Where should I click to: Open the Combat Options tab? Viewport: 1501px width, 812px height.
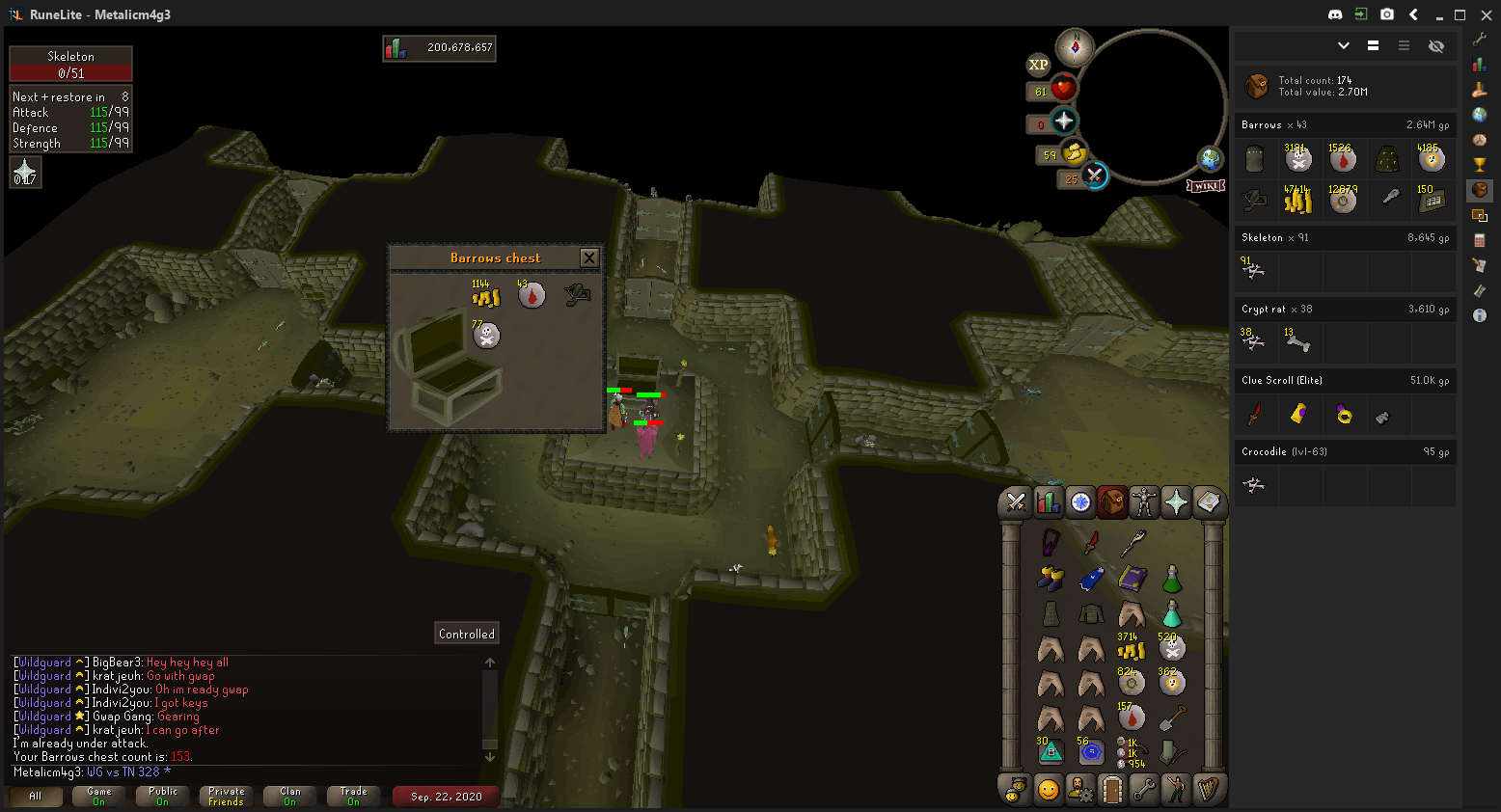(1015, 501)
